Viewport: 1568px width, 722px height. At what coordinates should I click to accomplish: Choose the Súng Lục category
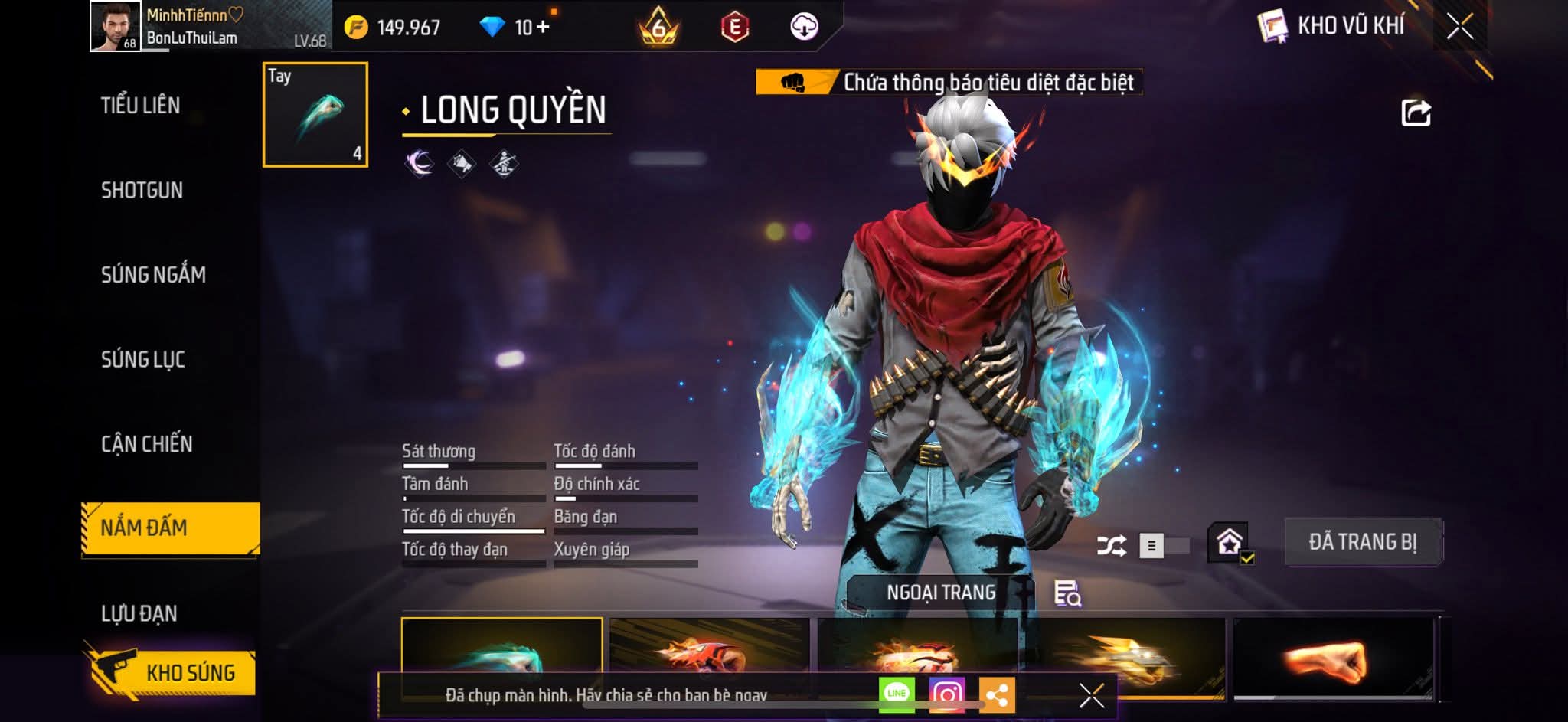143,360
